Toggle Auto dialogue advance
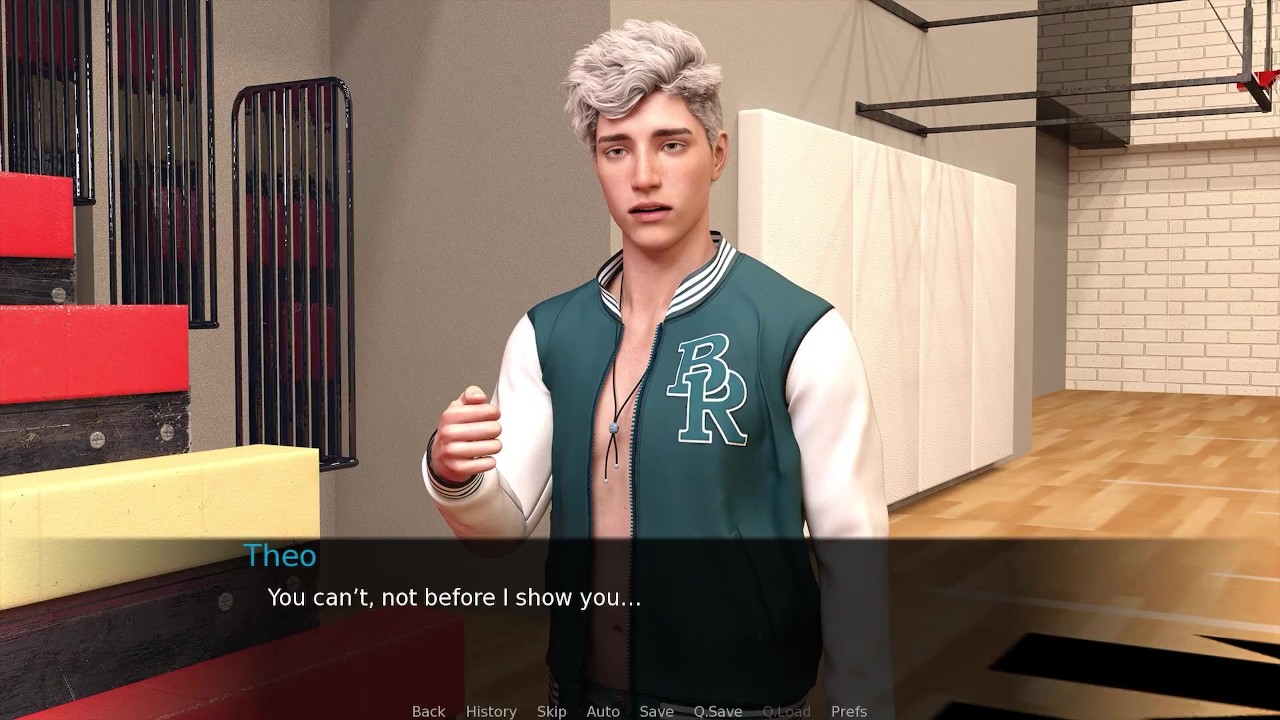The width and height of the screenshot is (1280, 720). (603, 711)
